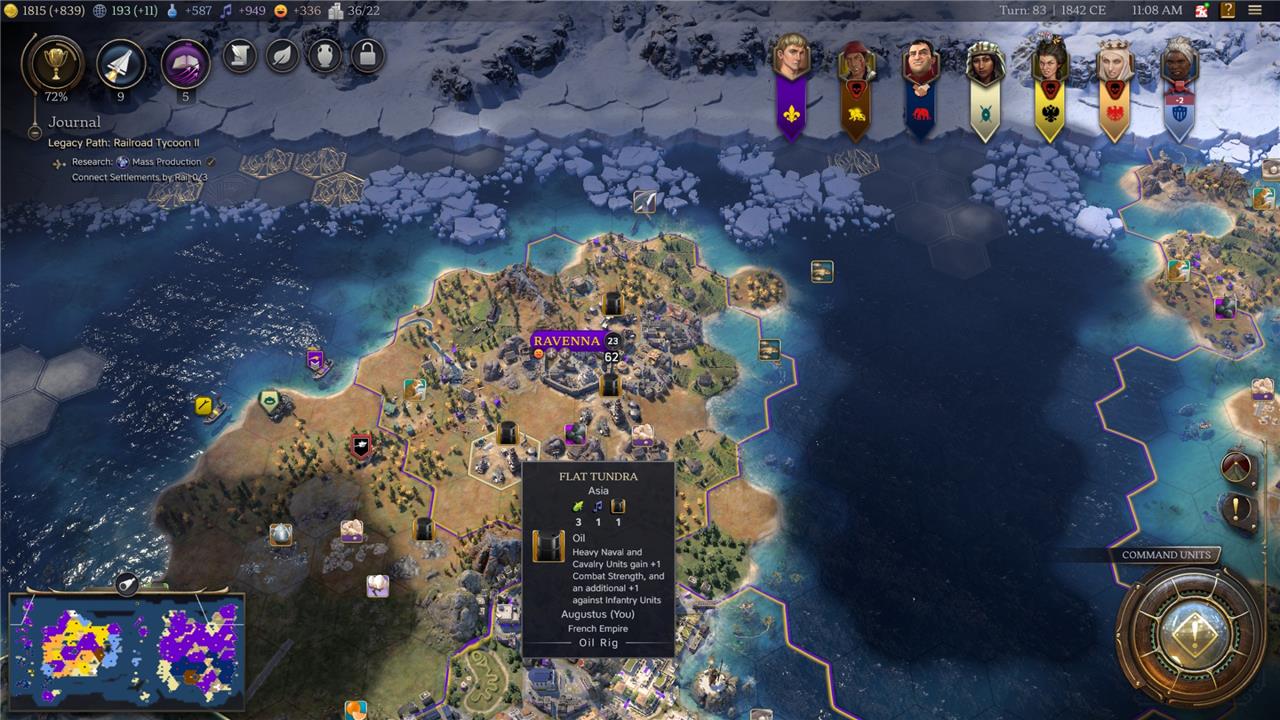This screenshot has width=1280, height=720.
Task: Open the vase Great Works button
Action: pos(325,55)
